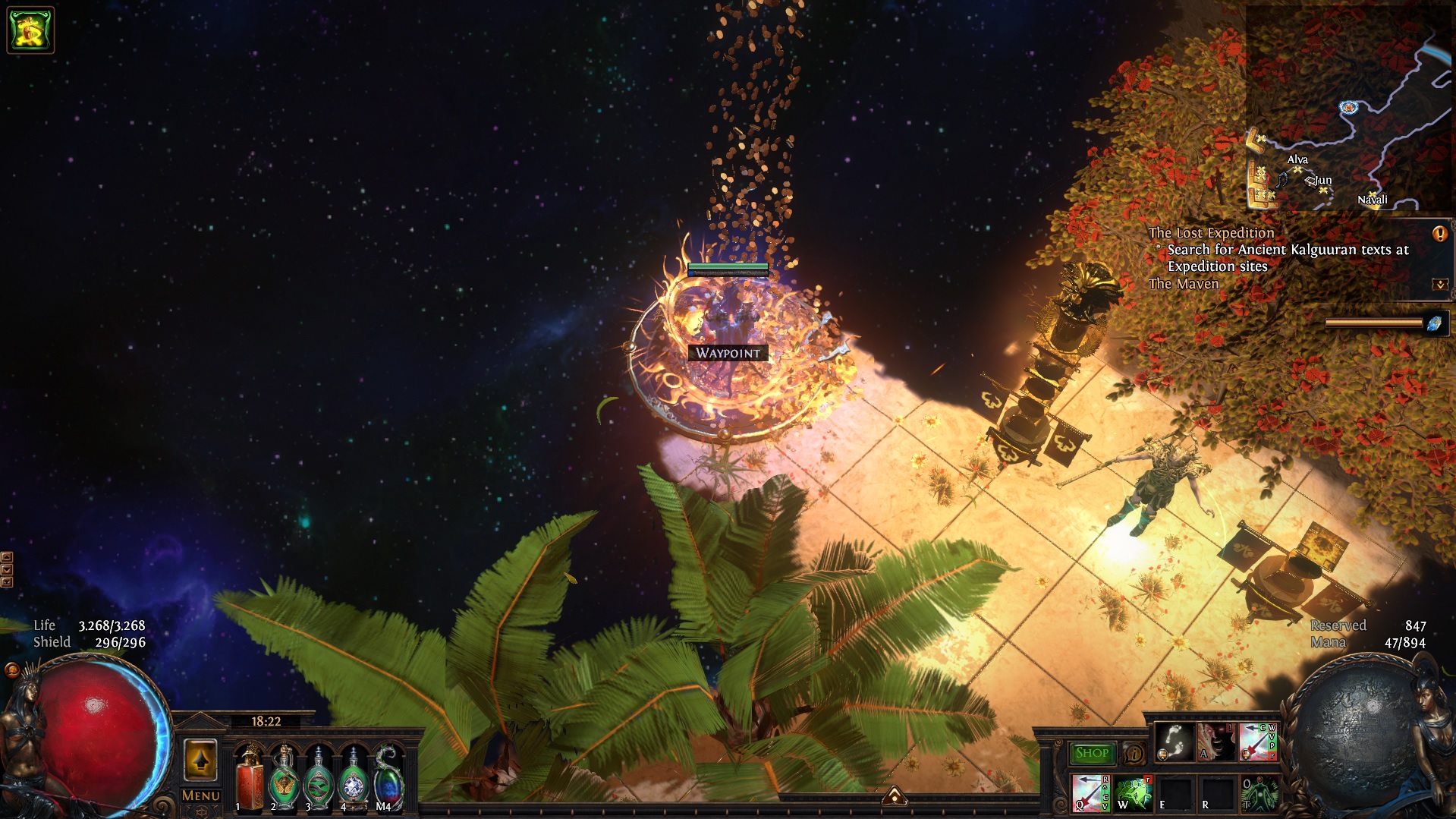This screenshot has width=1456, height=819.
Task: Select the red arrow skill bound to Q
Action: click(1090, 793)
